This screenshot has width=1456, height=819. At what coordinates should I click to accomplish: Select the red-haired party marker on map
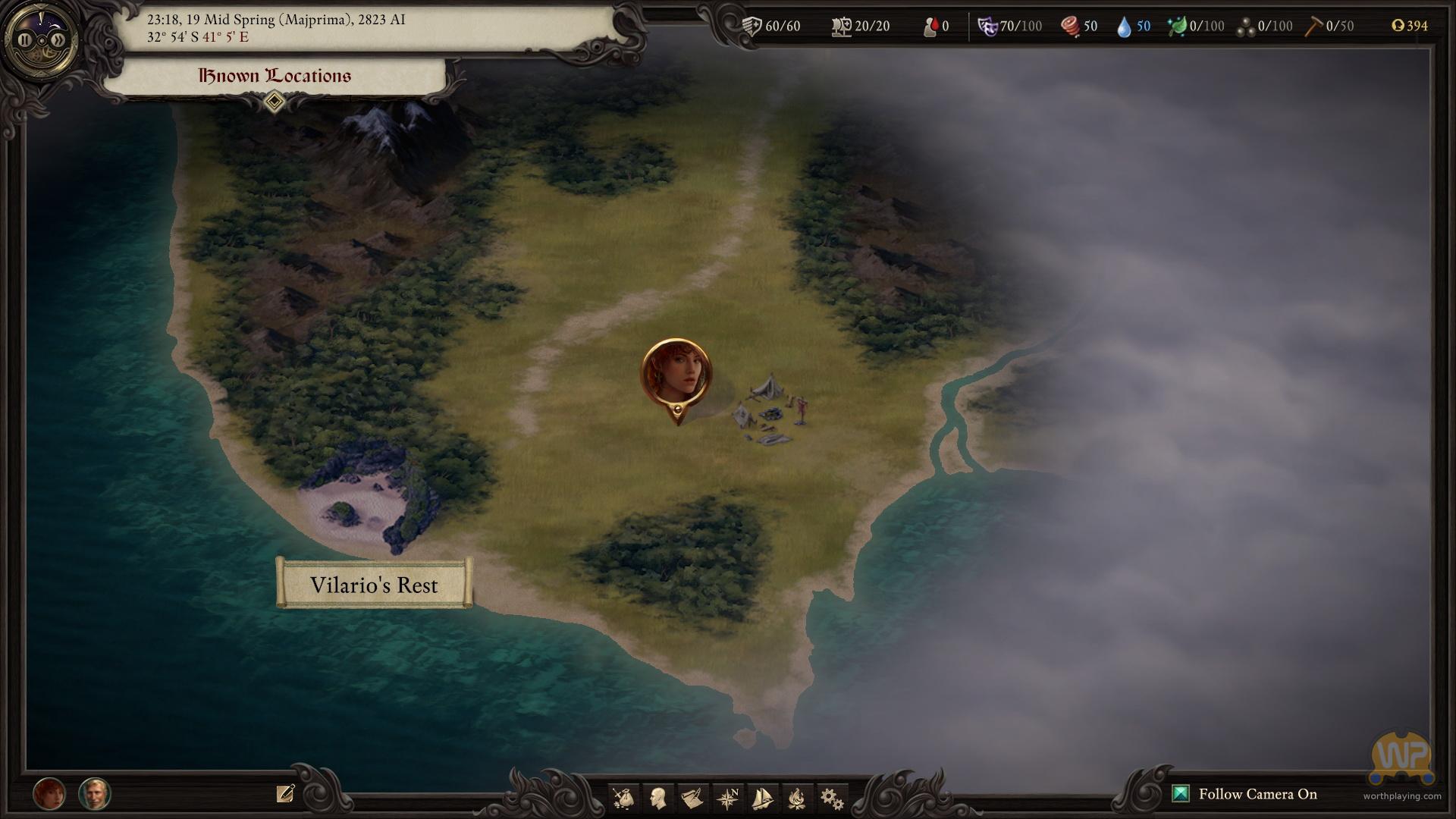point(676,375)
